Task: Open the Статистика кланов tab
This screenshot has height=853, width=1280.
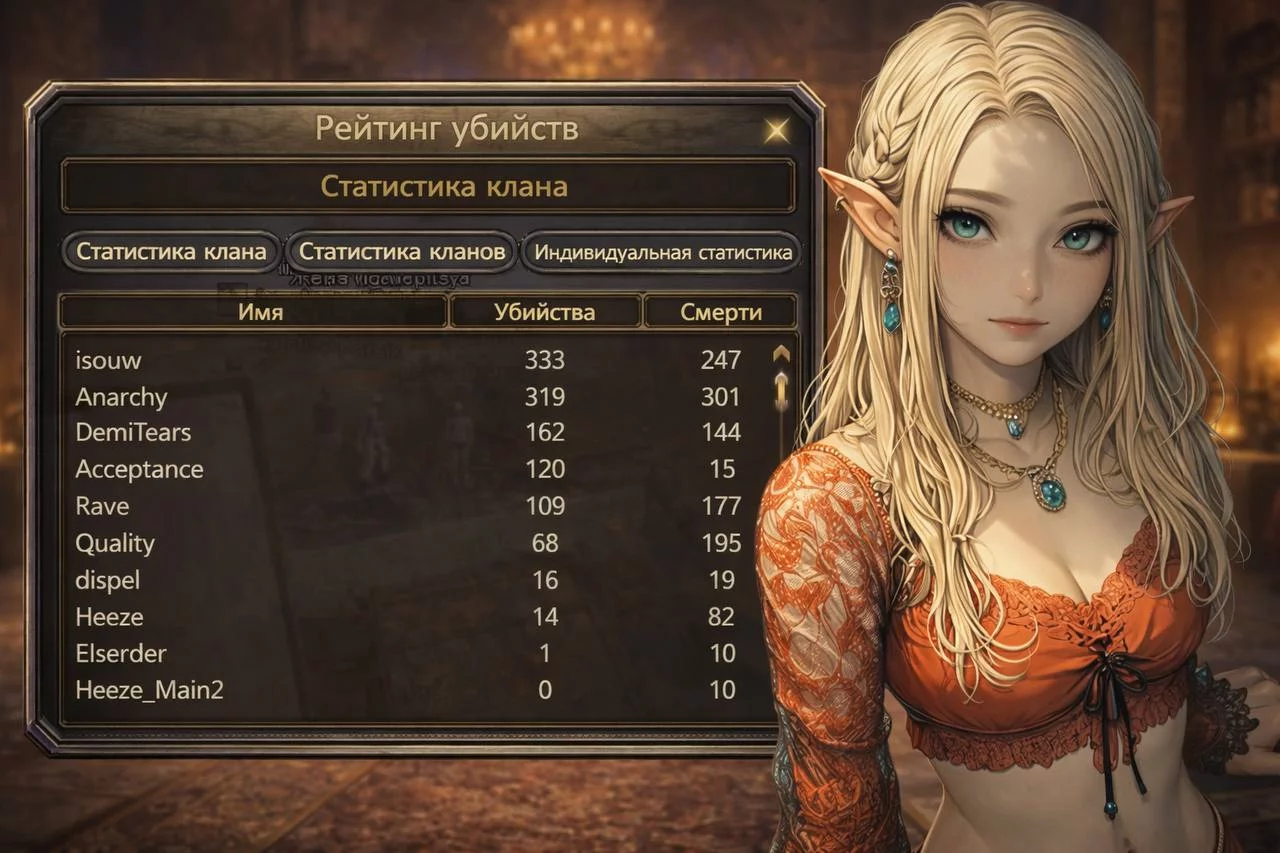Action: 403,252
